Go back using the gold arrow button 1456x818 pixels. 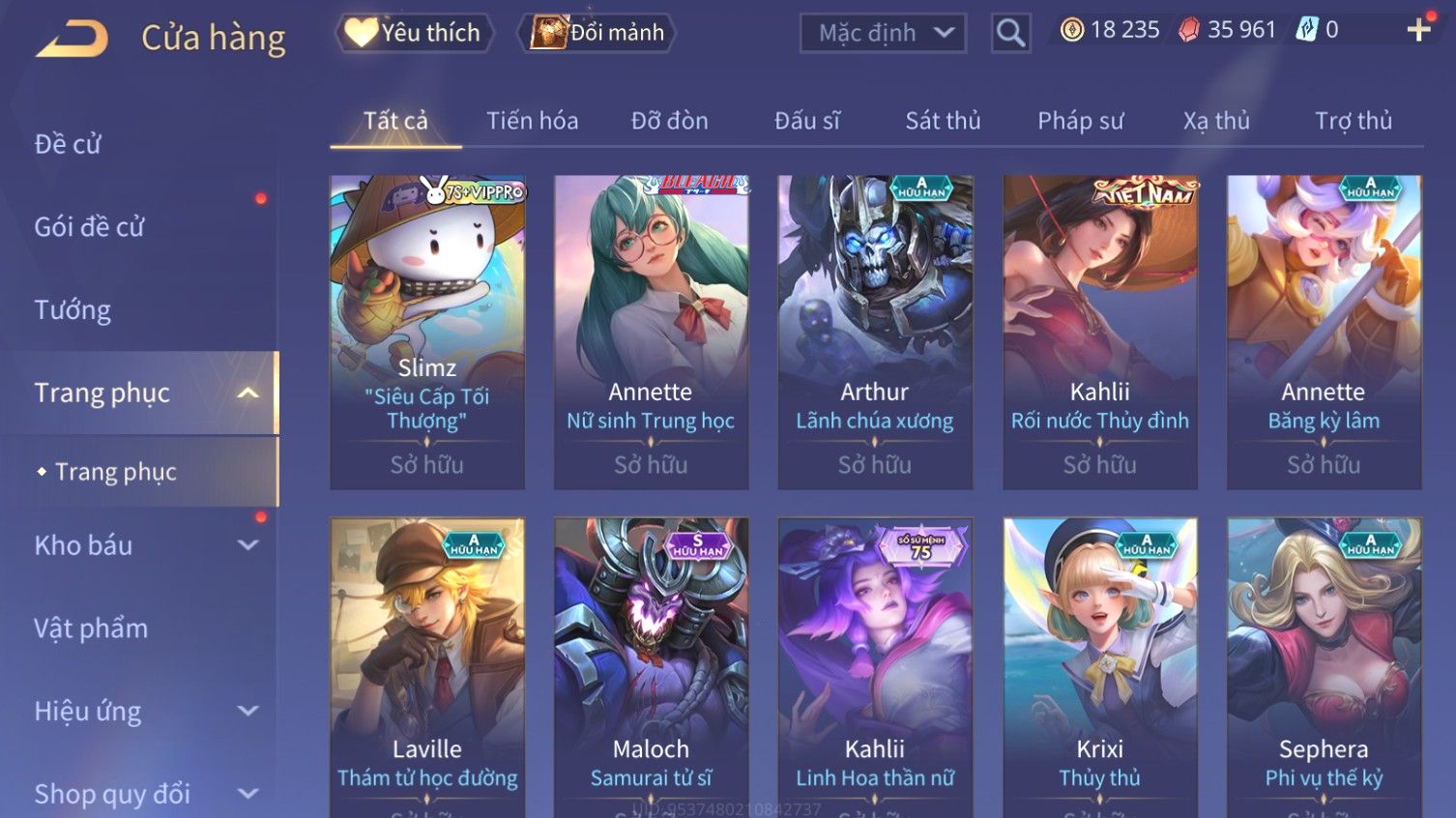pyautogui.click(x=73, y=39)
